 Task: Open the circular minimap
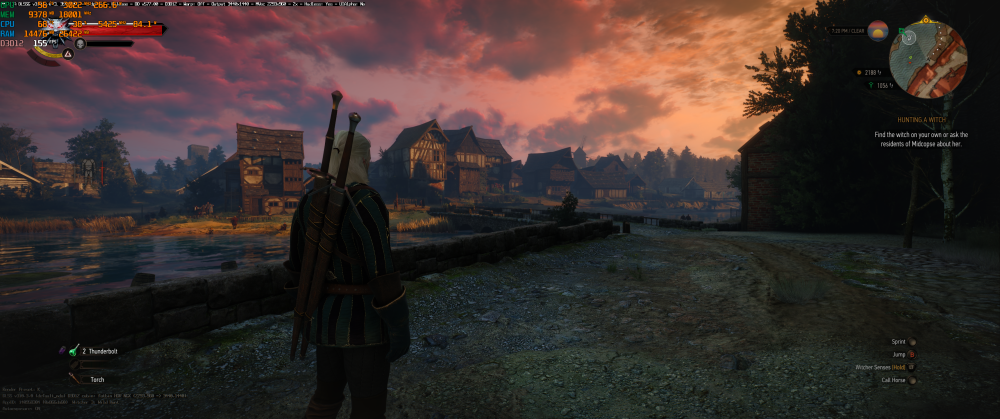click(928, 60)
